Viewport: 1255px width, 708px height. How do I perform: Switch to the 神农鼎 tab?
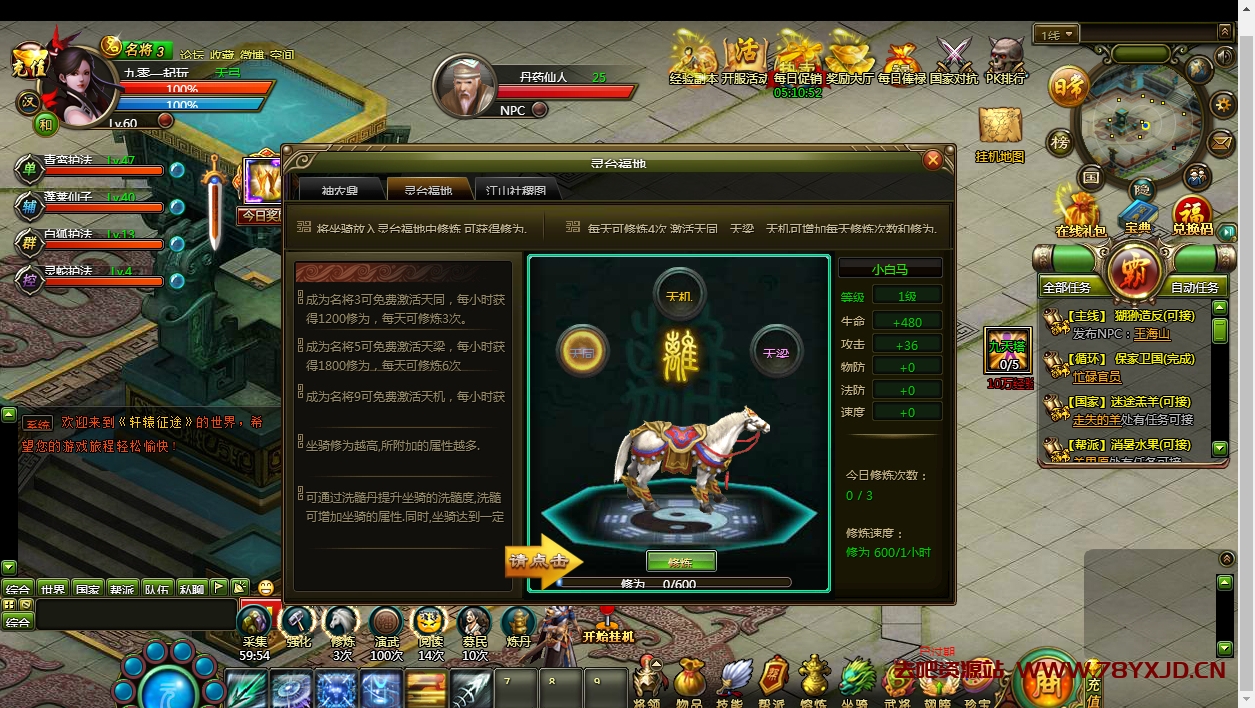[340, 189]
